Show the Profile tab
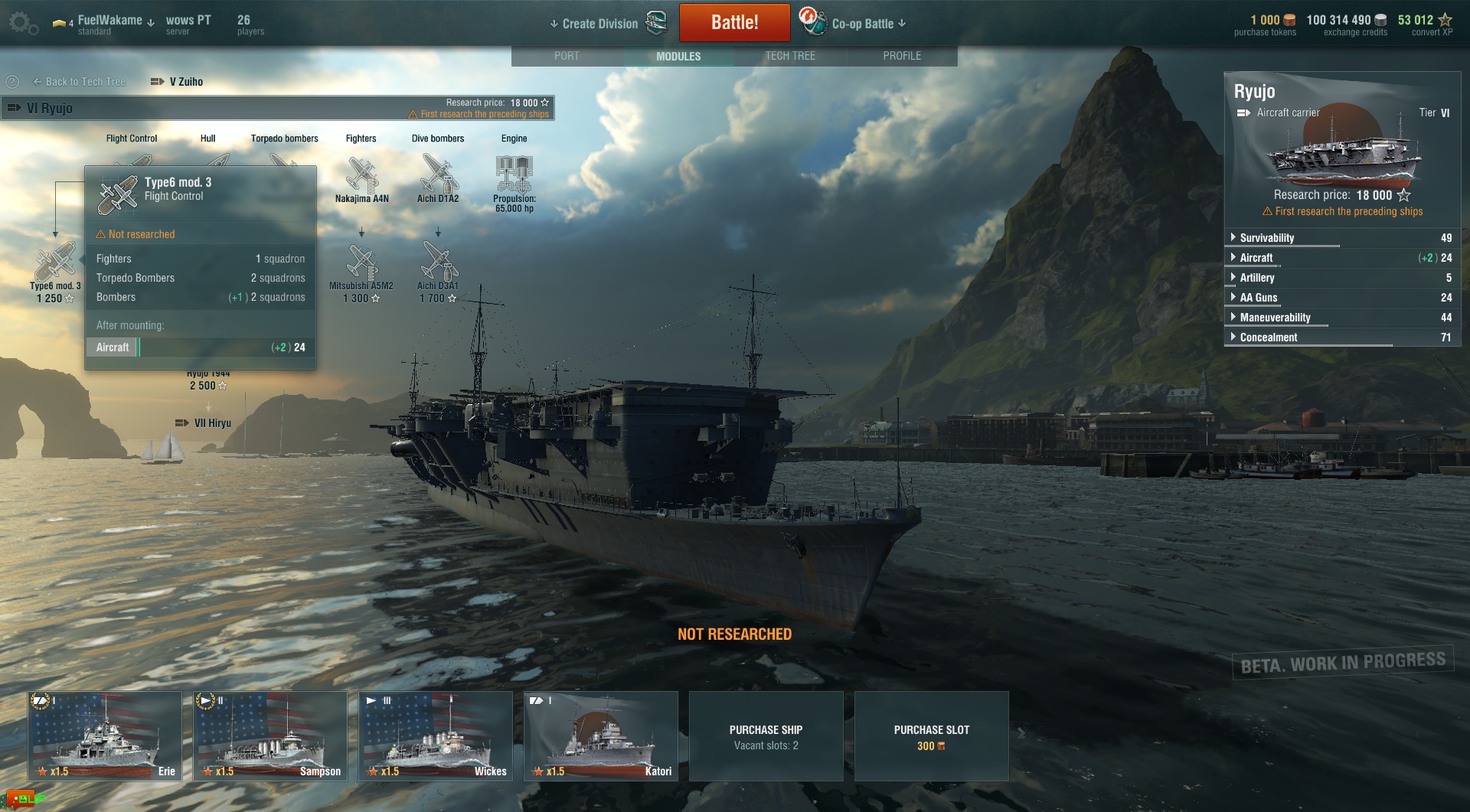The width and height of the screenshot is (1470, 812). coord(902,56)
